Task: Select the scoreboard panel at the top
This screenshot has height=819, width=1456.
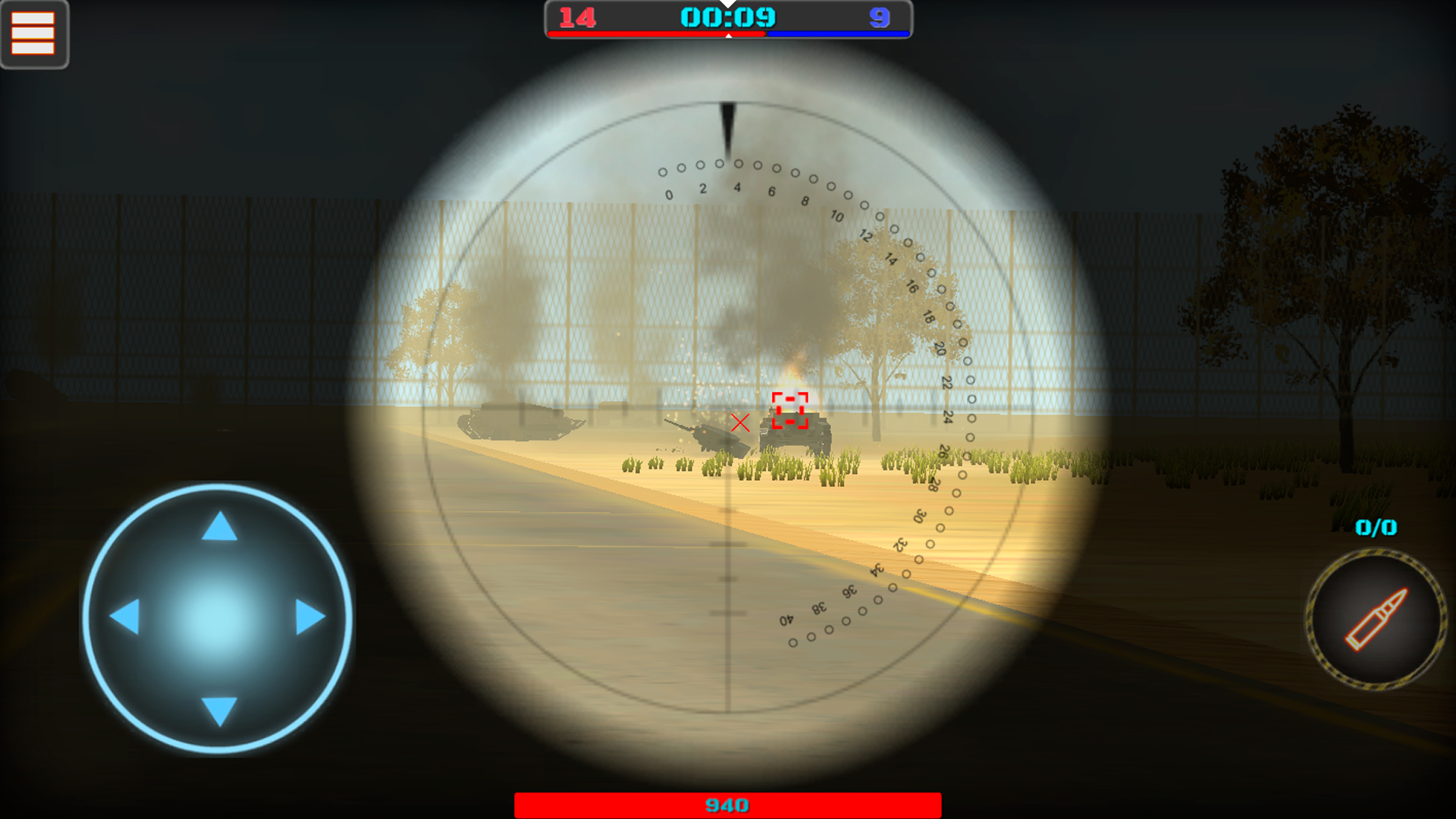Action: (x=728, y=20)
